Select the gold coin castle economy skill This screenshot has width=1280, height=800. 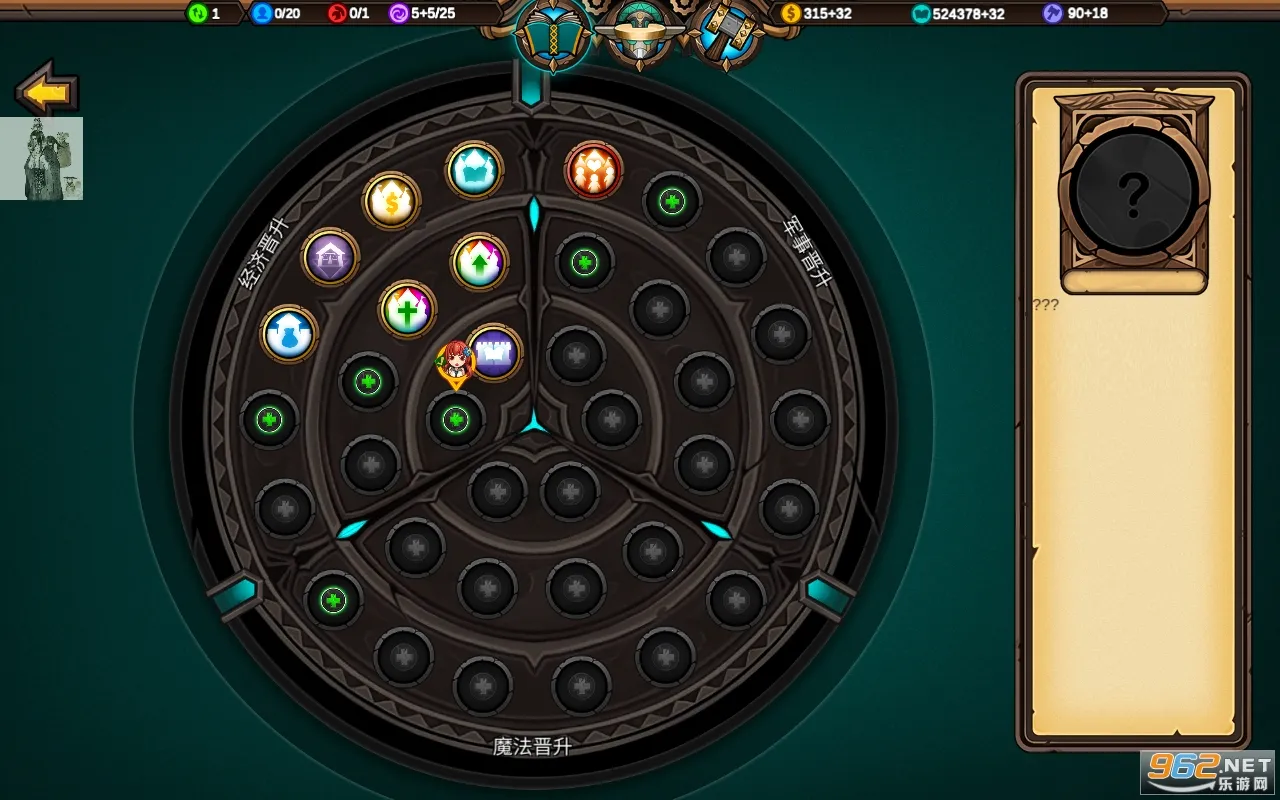click(x=393, y=202)
